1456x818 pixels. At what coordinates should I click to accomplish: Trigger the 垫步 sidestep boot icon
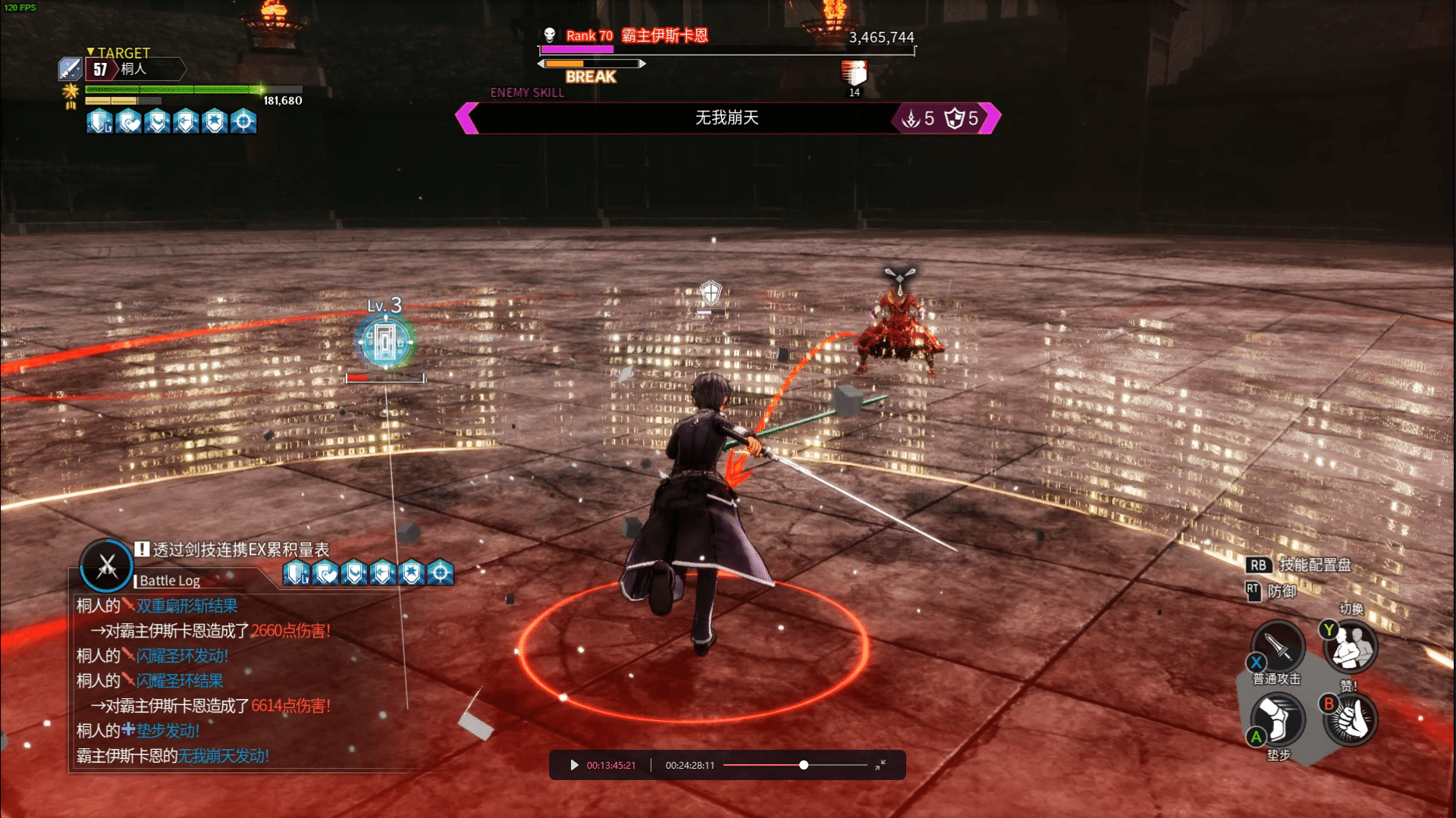point(1278,719)
